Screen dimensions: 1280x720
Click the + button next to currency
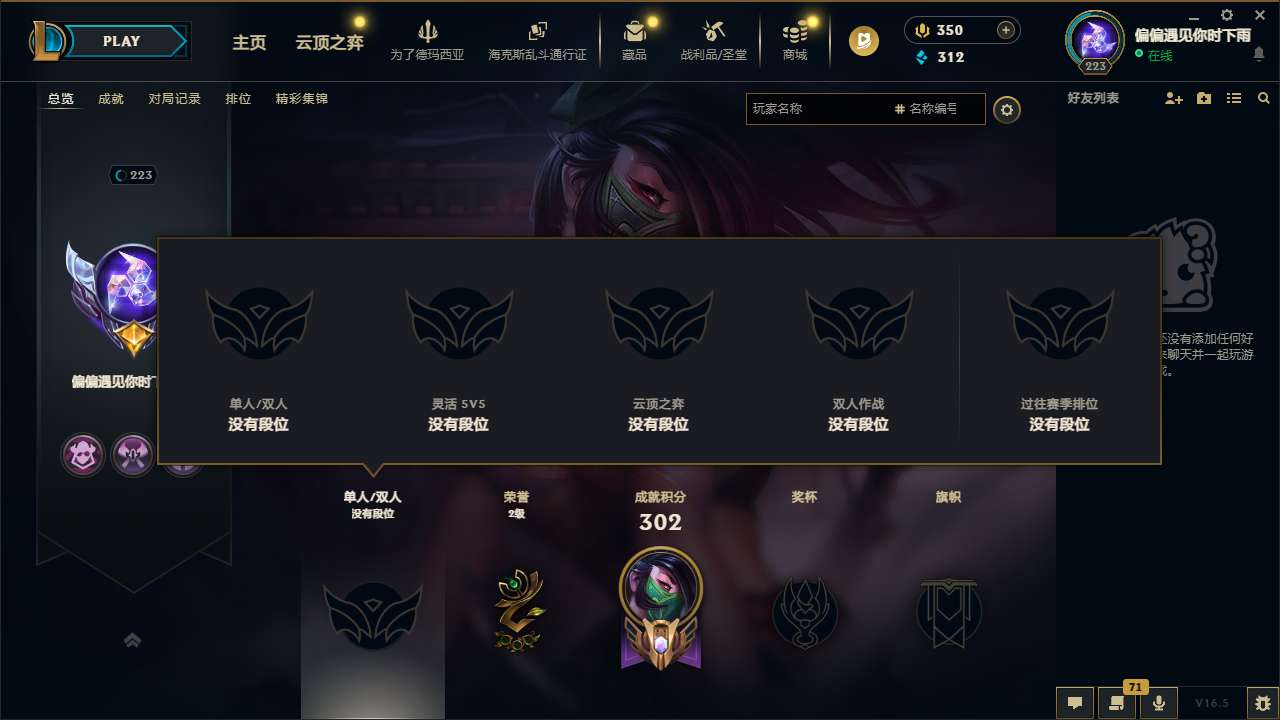(x=1004, y=30)
